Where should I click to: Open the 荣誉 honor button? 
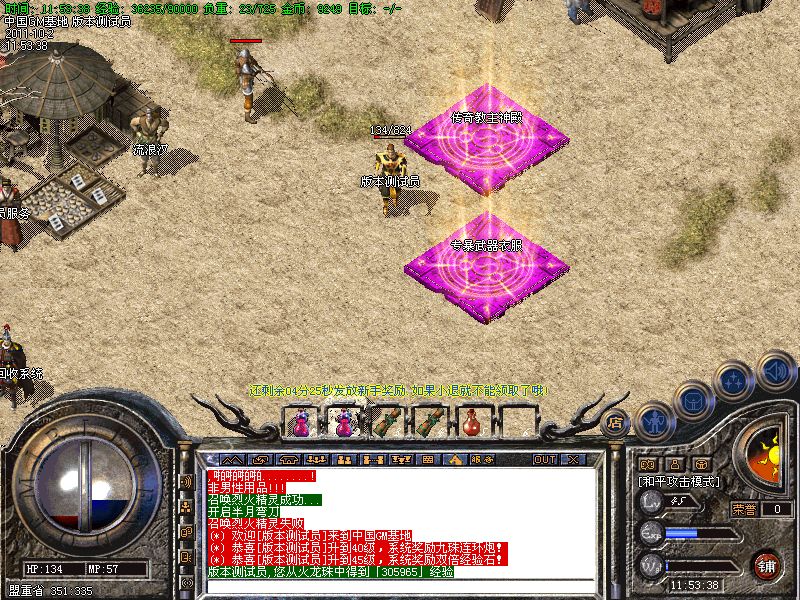pyautogui.click(x=744, y=509)
